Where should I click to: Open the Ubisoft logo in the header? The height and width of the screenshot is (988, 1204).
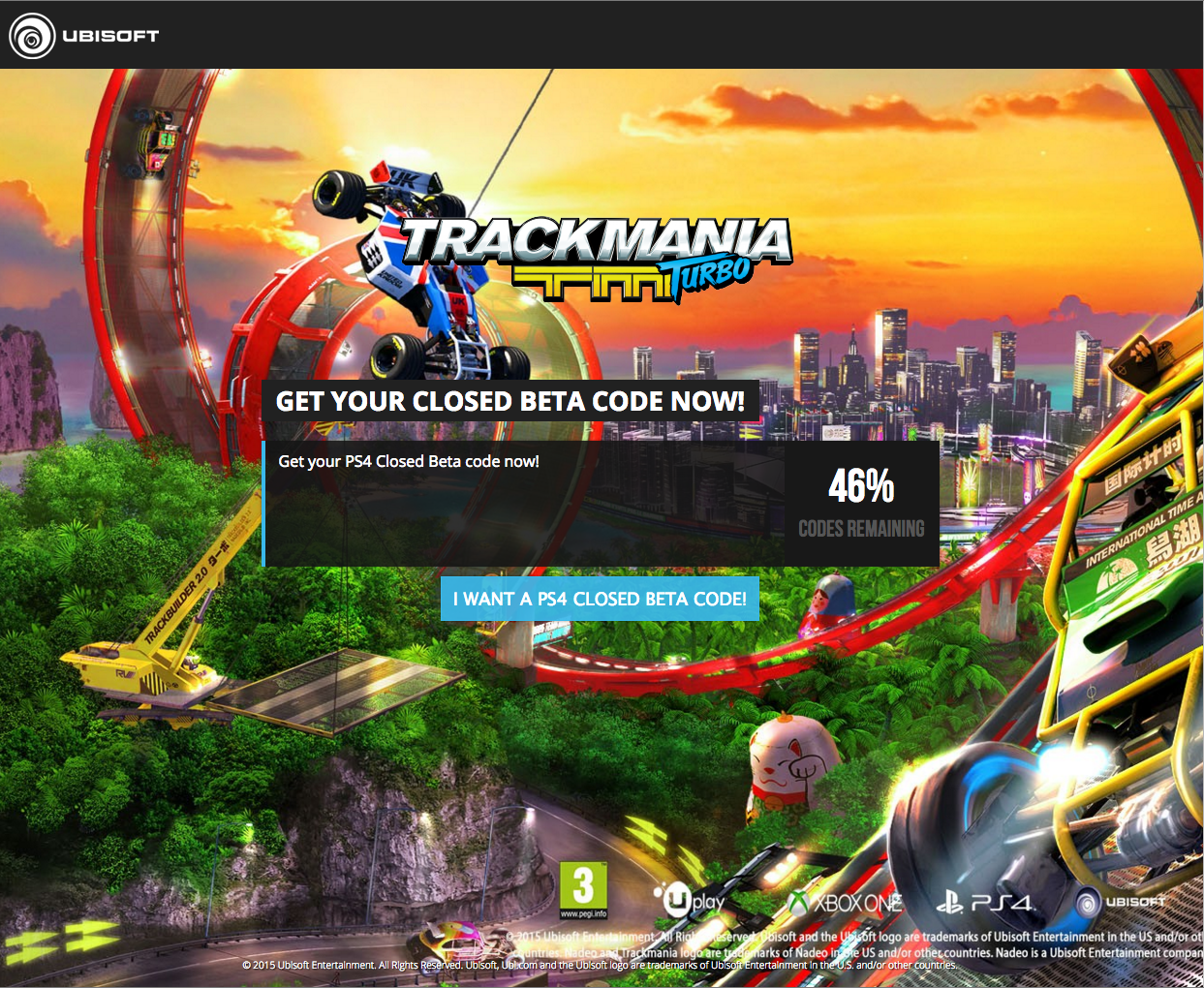(x=84, y=36)
